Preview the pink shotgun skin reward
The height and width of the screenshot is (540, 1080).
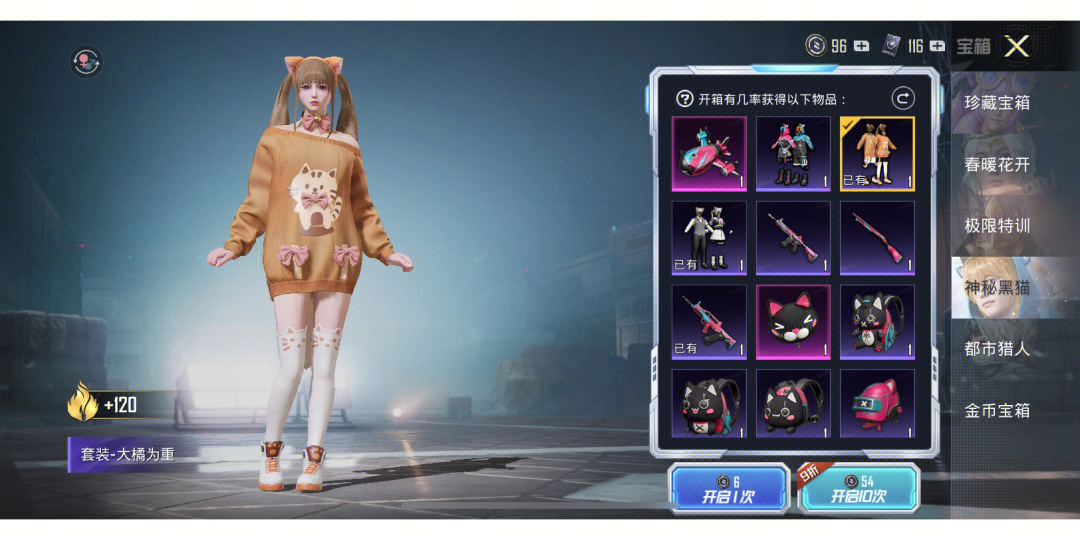coord(877,237)
